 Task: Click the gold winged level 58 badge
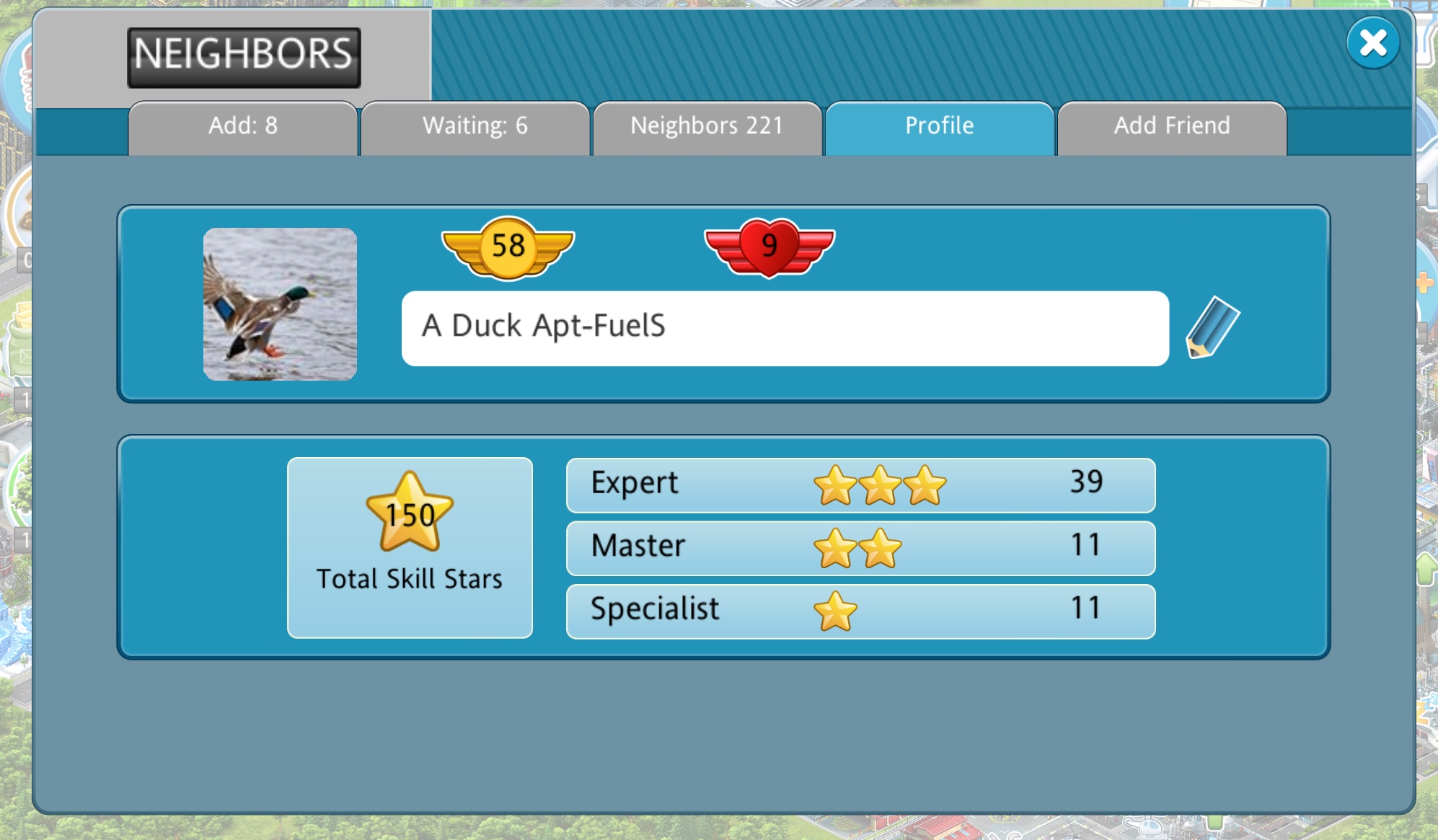[508, 247]
